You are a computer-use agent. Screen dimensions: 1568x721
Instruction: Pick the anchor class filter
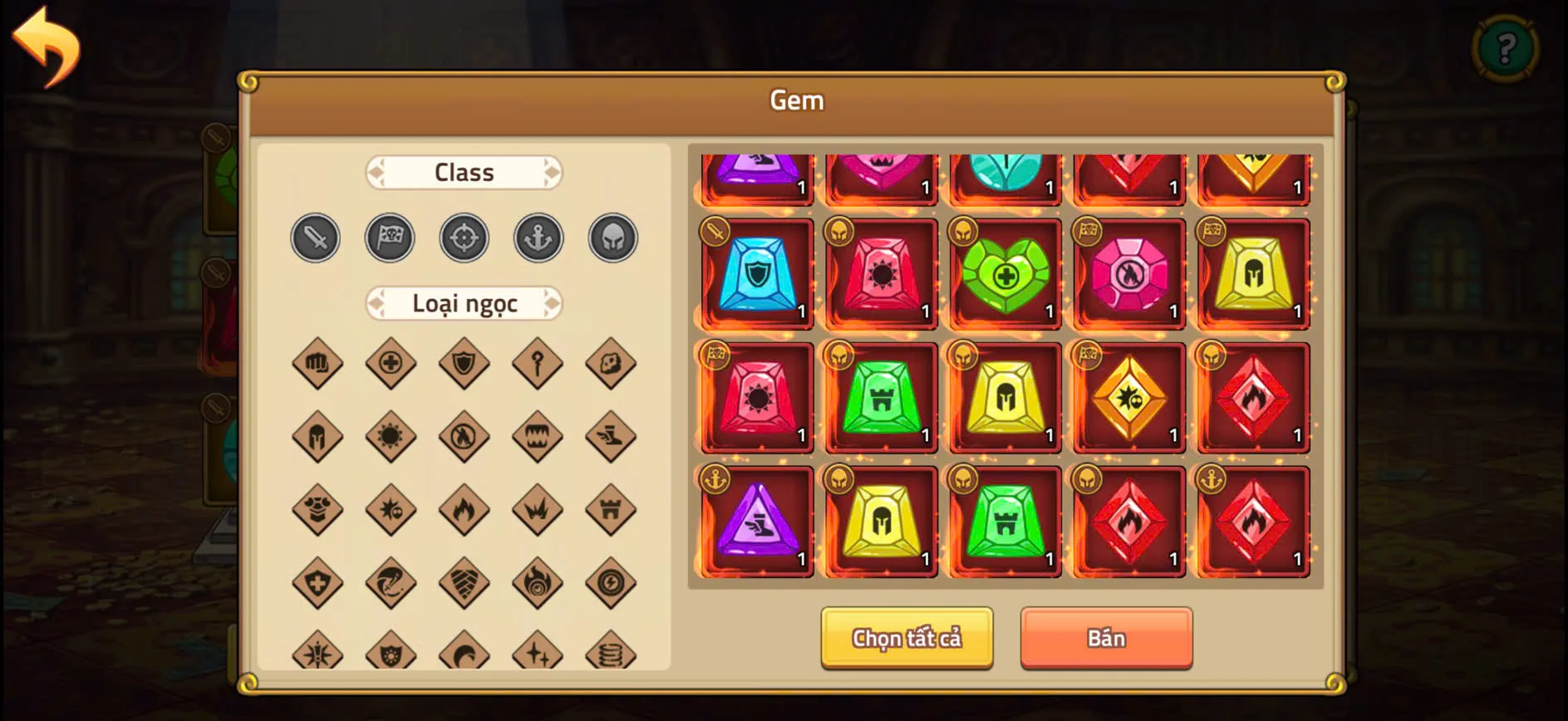click(x=538, y=238)
